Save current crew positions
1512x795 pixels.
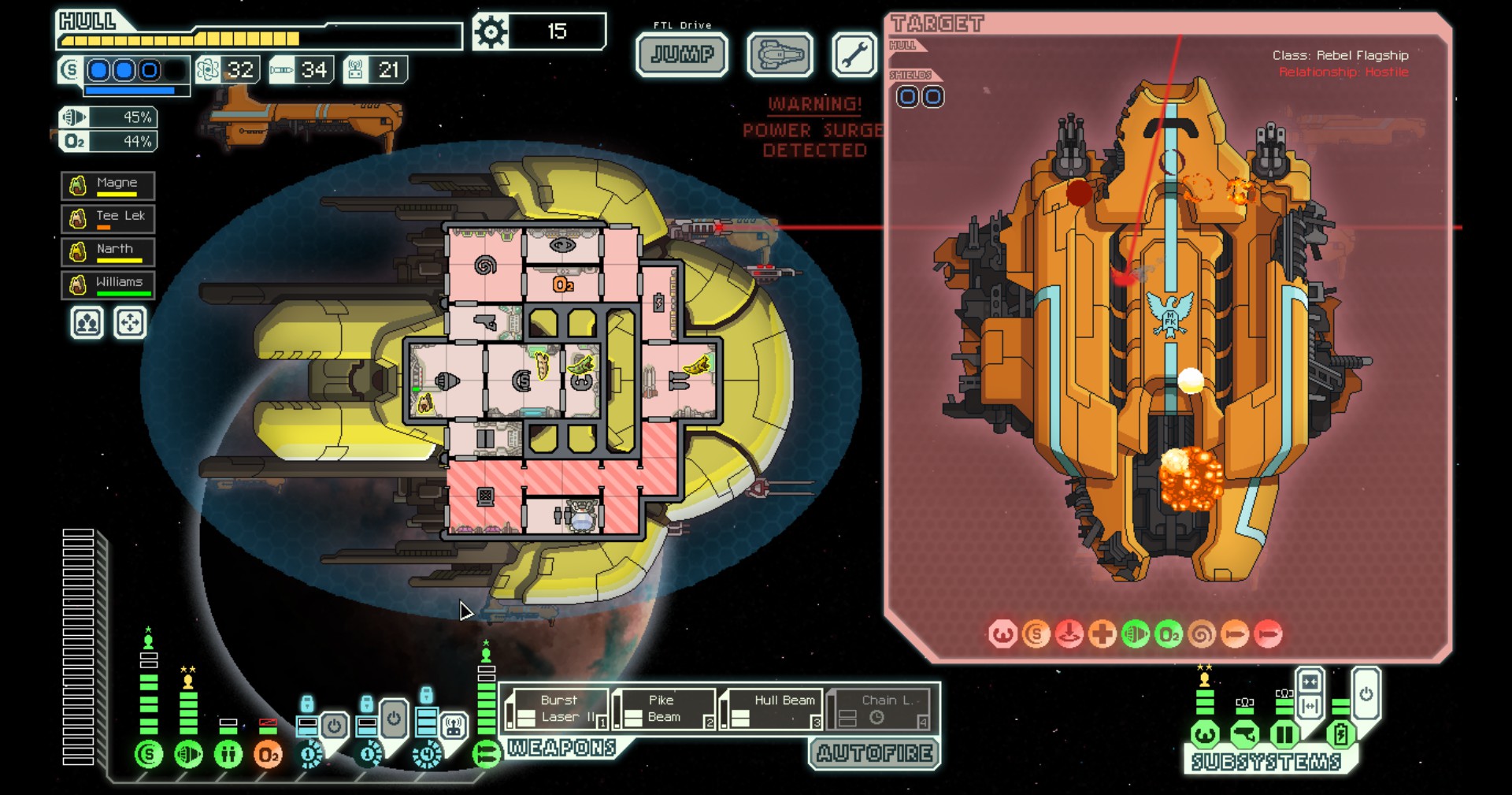pyautogui.click(x=87, y=323)
